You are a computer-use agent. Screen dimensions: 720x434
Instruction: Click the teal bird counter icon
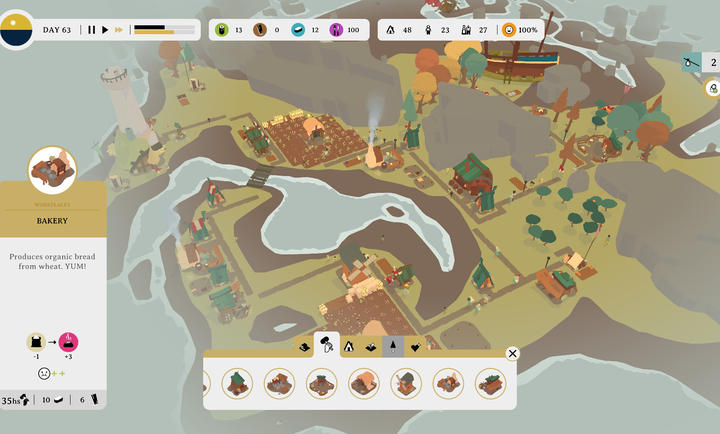point(690,62)
